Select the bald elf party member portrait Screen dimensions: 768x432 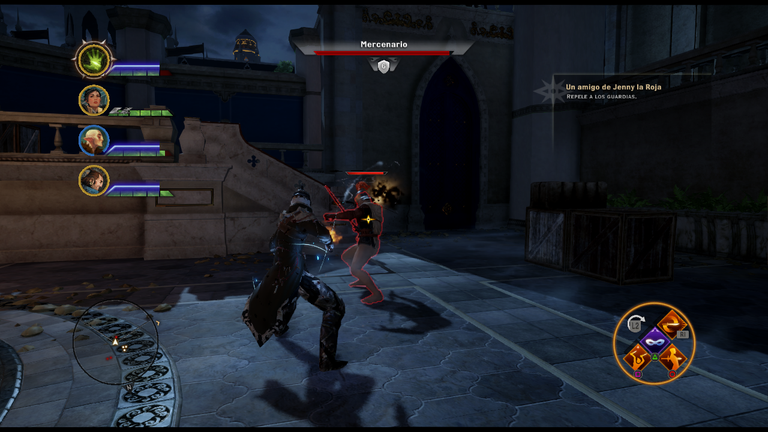point(94,140)
